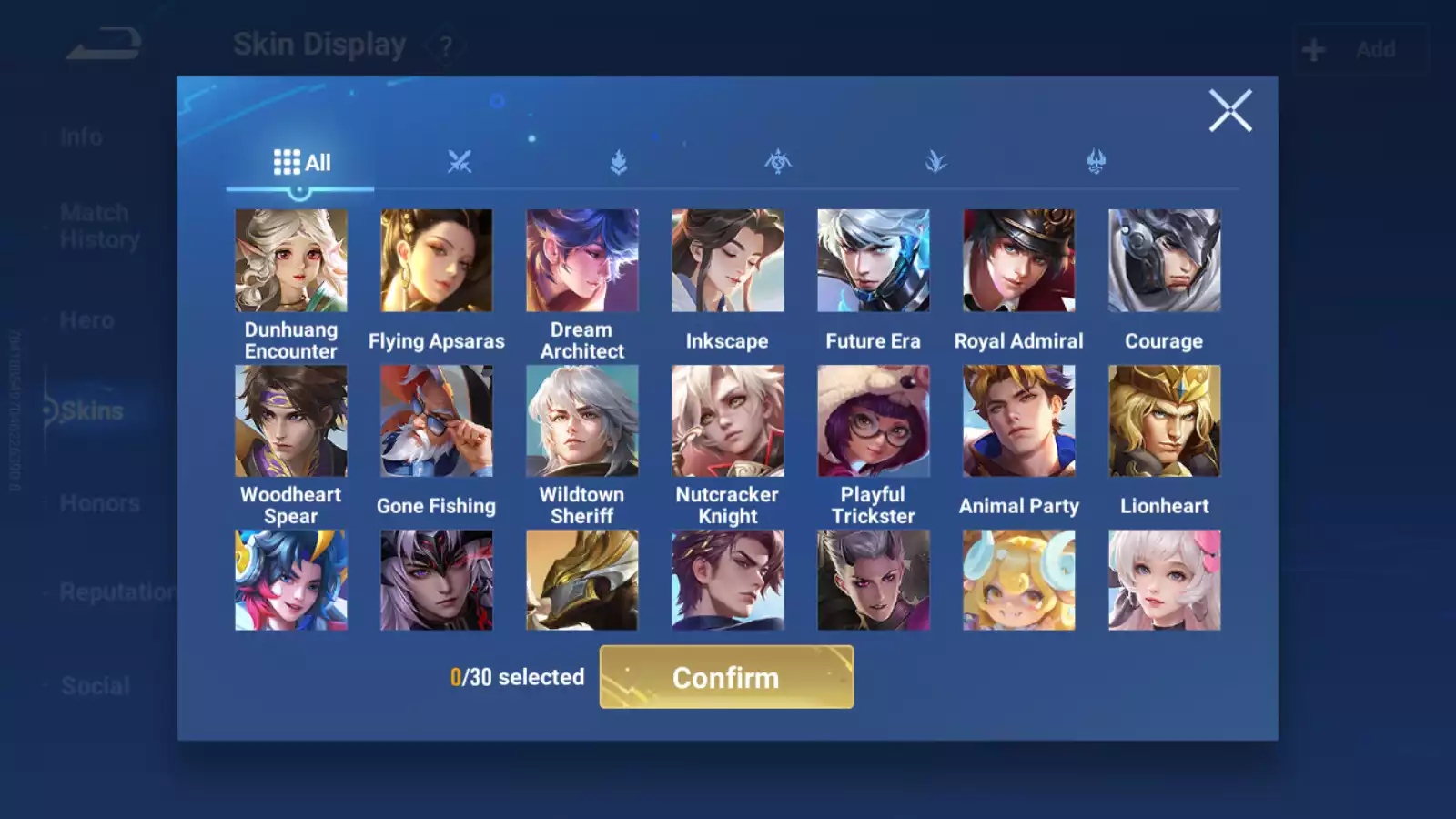The image size is (1456, 819).
Task: Choose the Playful Trickster skin
Action: 874,421
